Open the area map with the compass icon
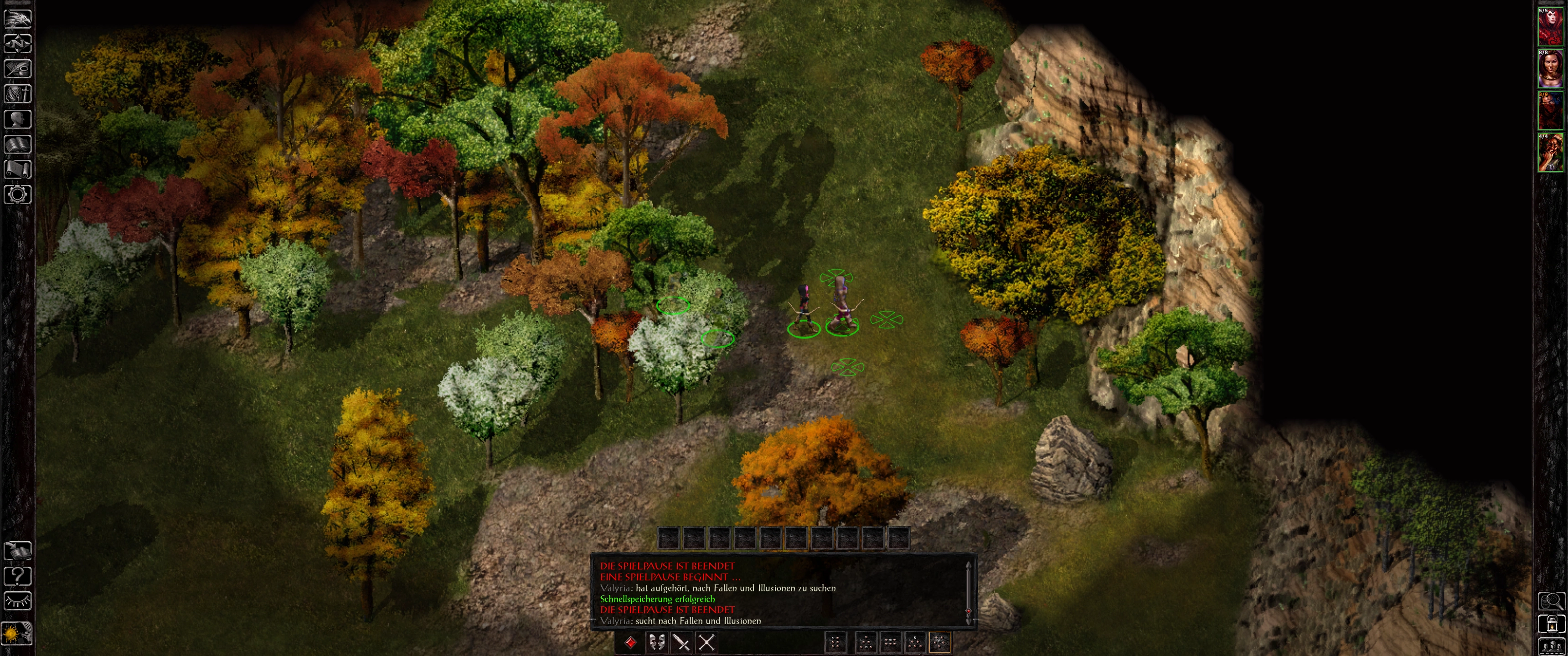This screenshot has height=656, width=1568. tap(18, 44)
